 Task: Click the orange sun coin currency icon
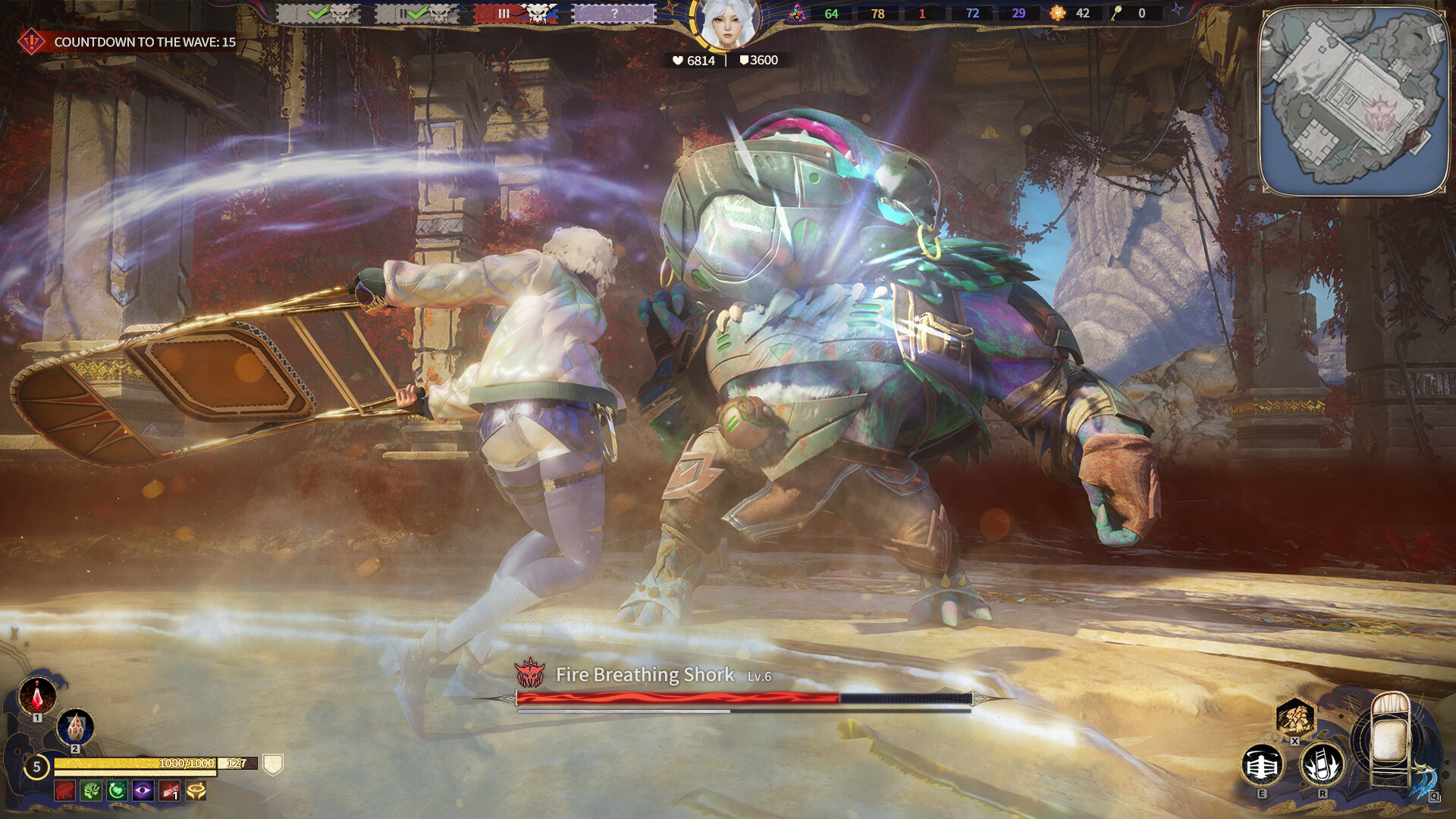[1057, 13]
